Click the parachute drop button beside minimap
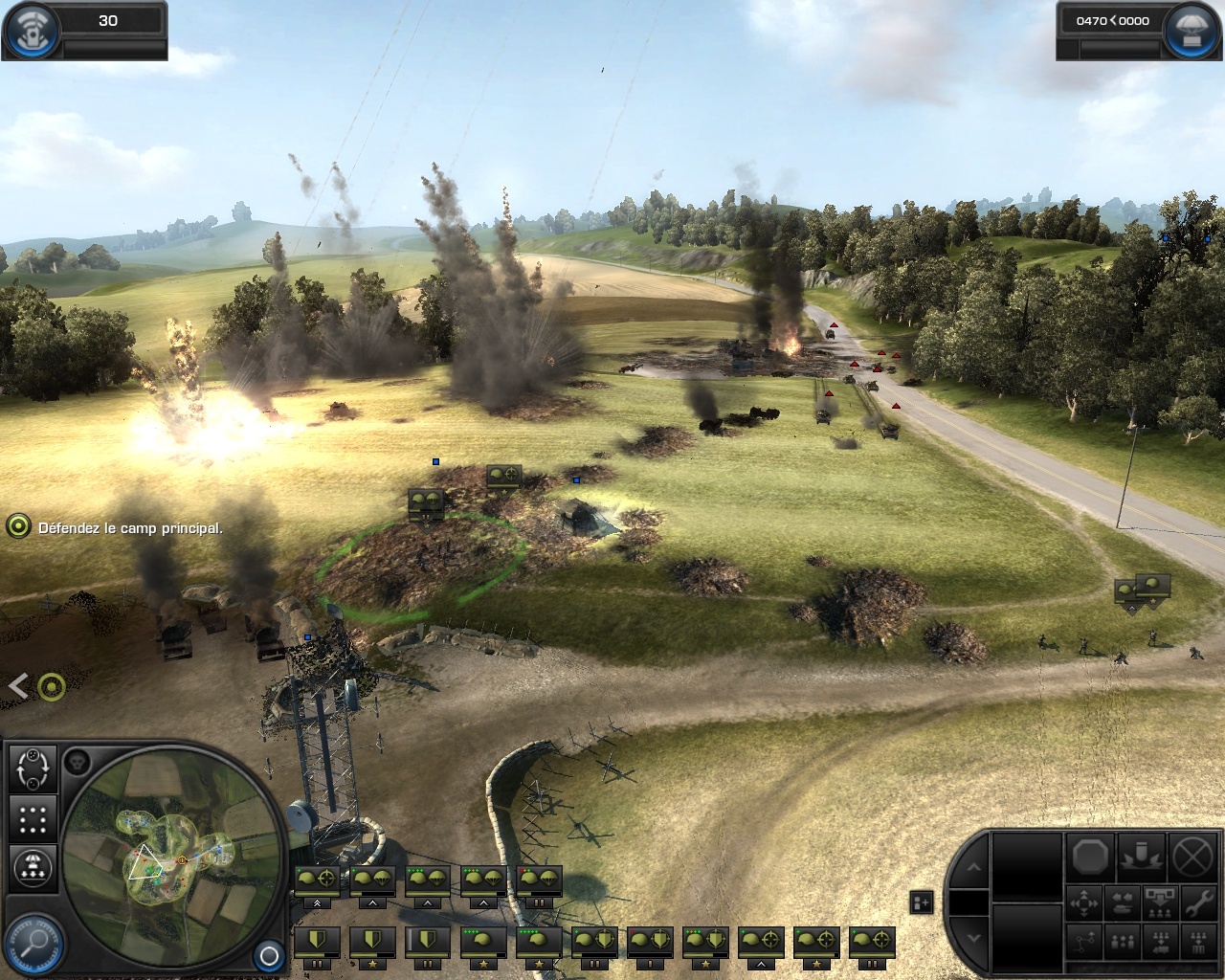 click(33, 868)
